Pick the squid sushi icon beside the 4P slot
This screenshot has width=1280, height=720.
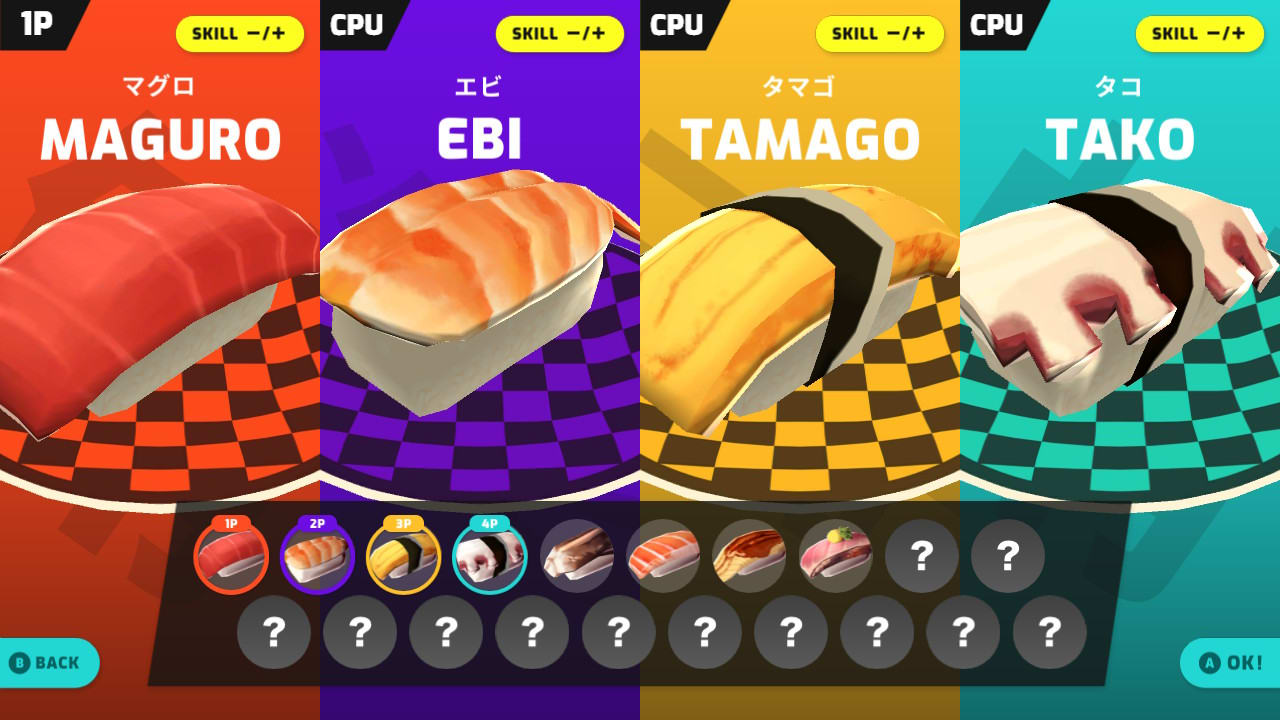click(578, 557)
